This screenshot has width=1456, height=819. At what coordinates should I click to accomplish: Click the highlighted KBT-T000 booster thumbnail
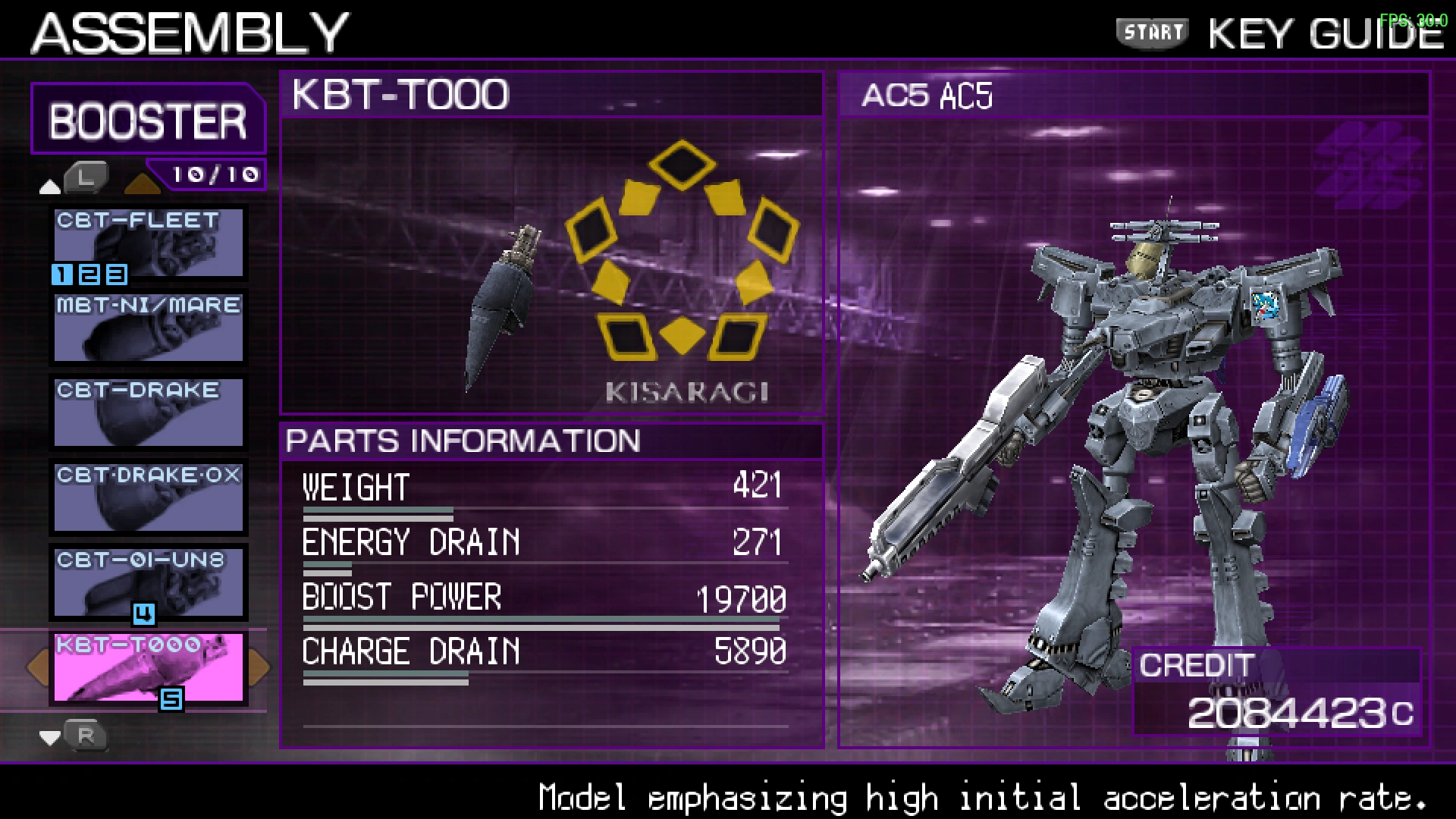[147, 667]
